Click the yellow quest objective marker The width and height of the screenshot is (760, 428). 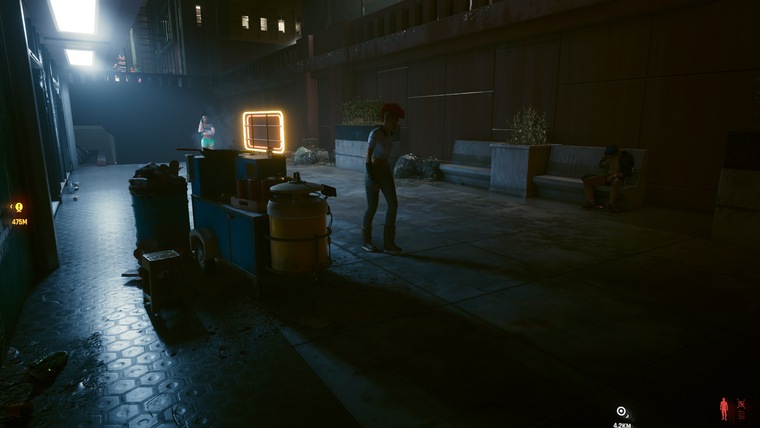[17, 207]
